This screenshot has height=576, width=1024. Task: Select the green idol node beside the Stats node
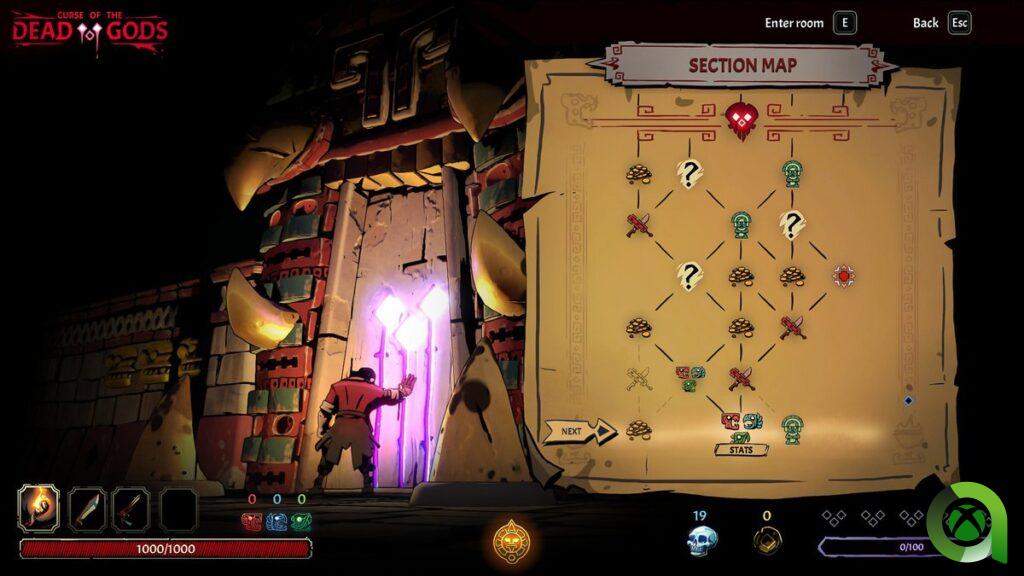point(793,427)
